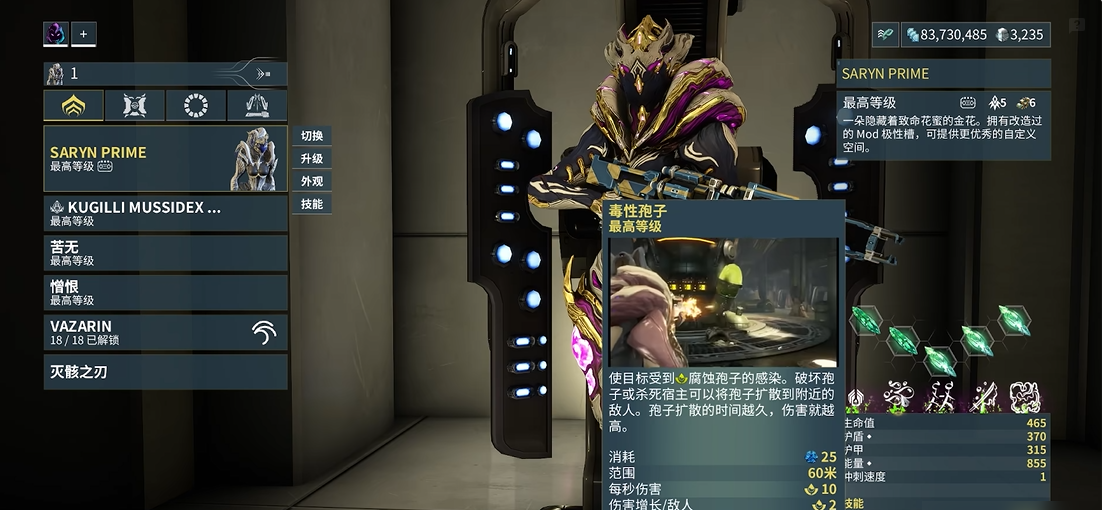
Task: Select the 憎恨 melee weapon row
Action: tap(165, 292)
